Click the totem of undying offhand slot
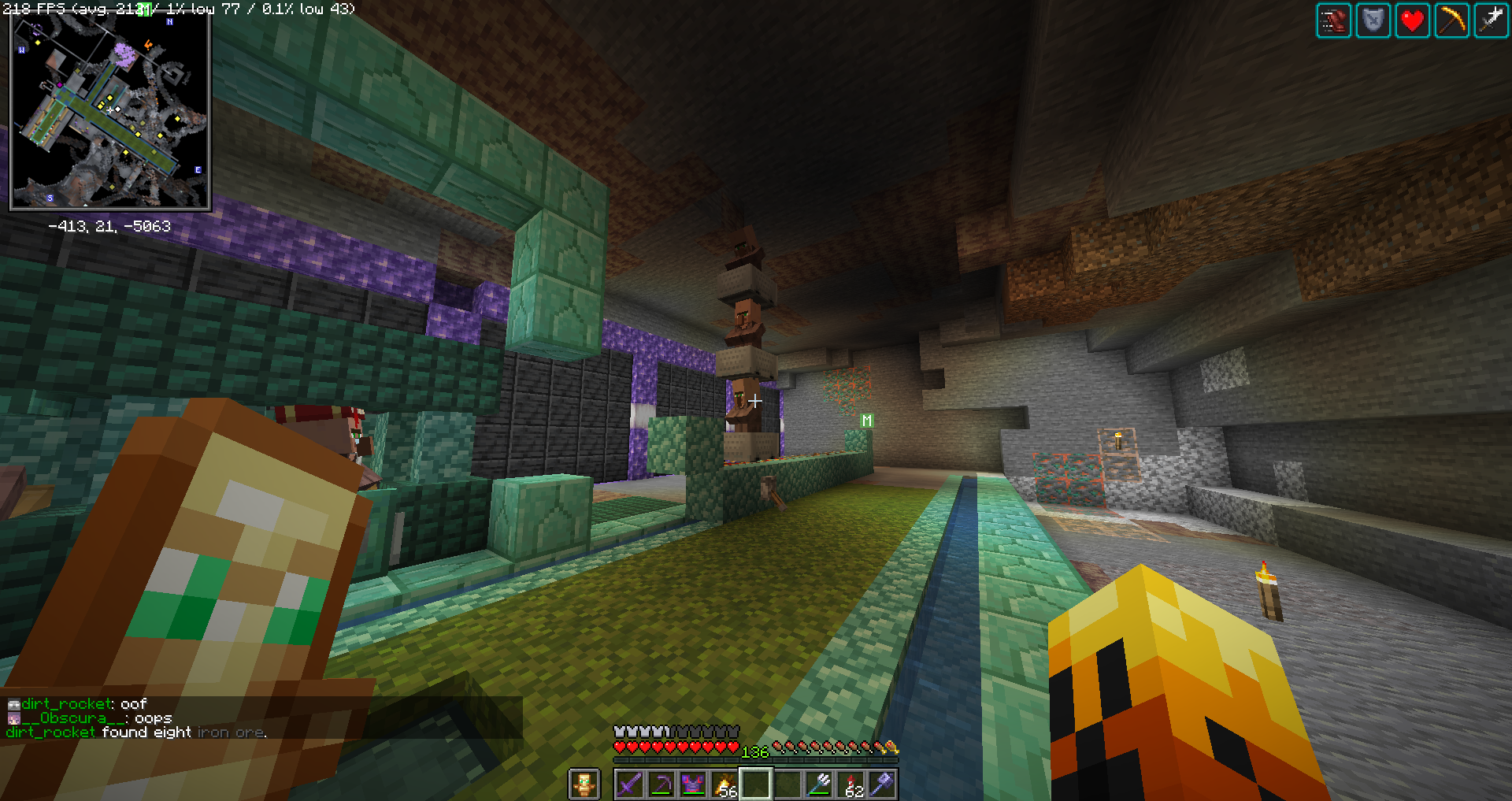Viewport: 1512px width, 801px height. point(584,784)
